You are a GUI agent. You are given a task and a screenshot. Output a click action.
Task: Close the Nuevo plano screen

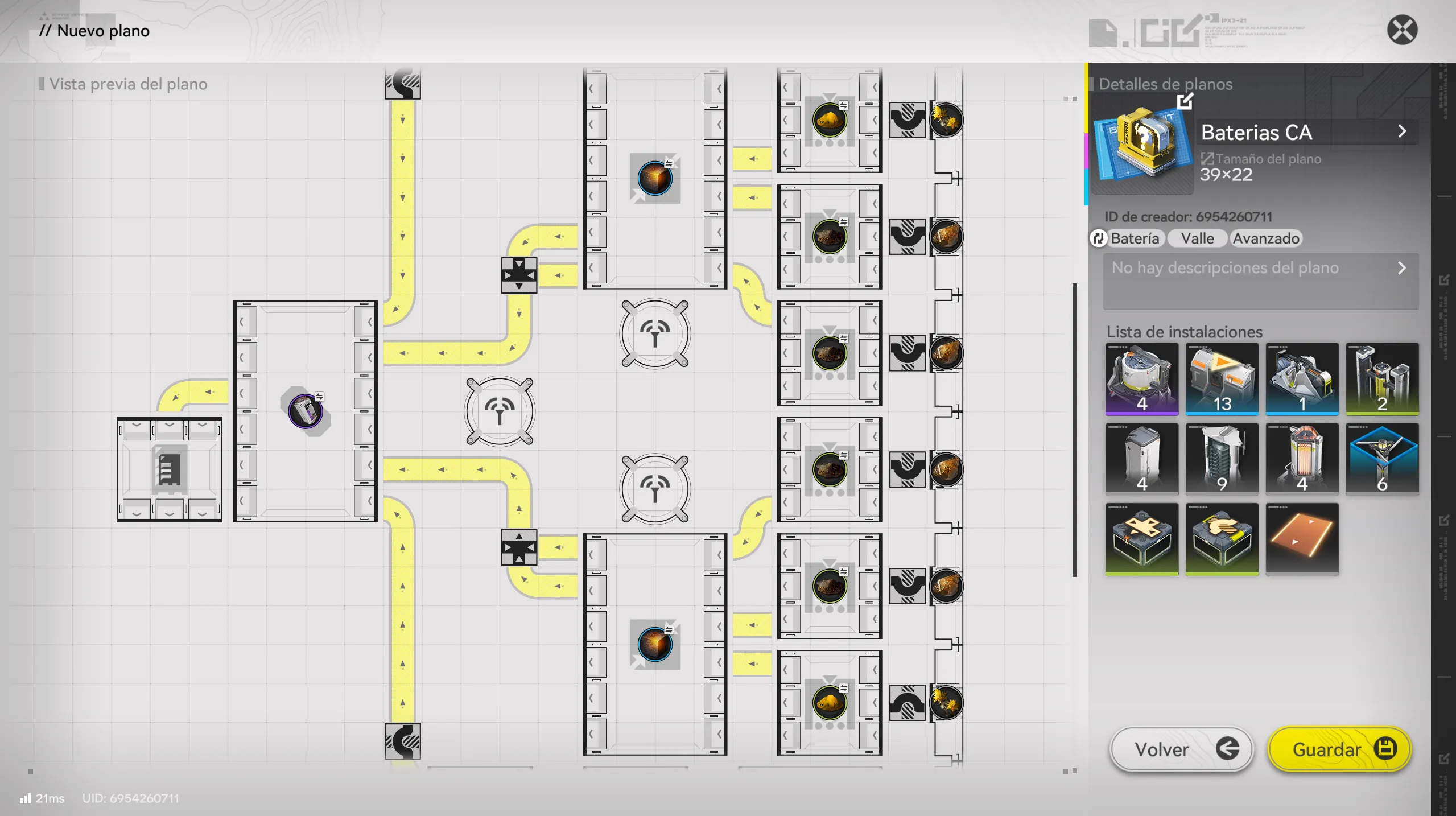(1402, 30)
